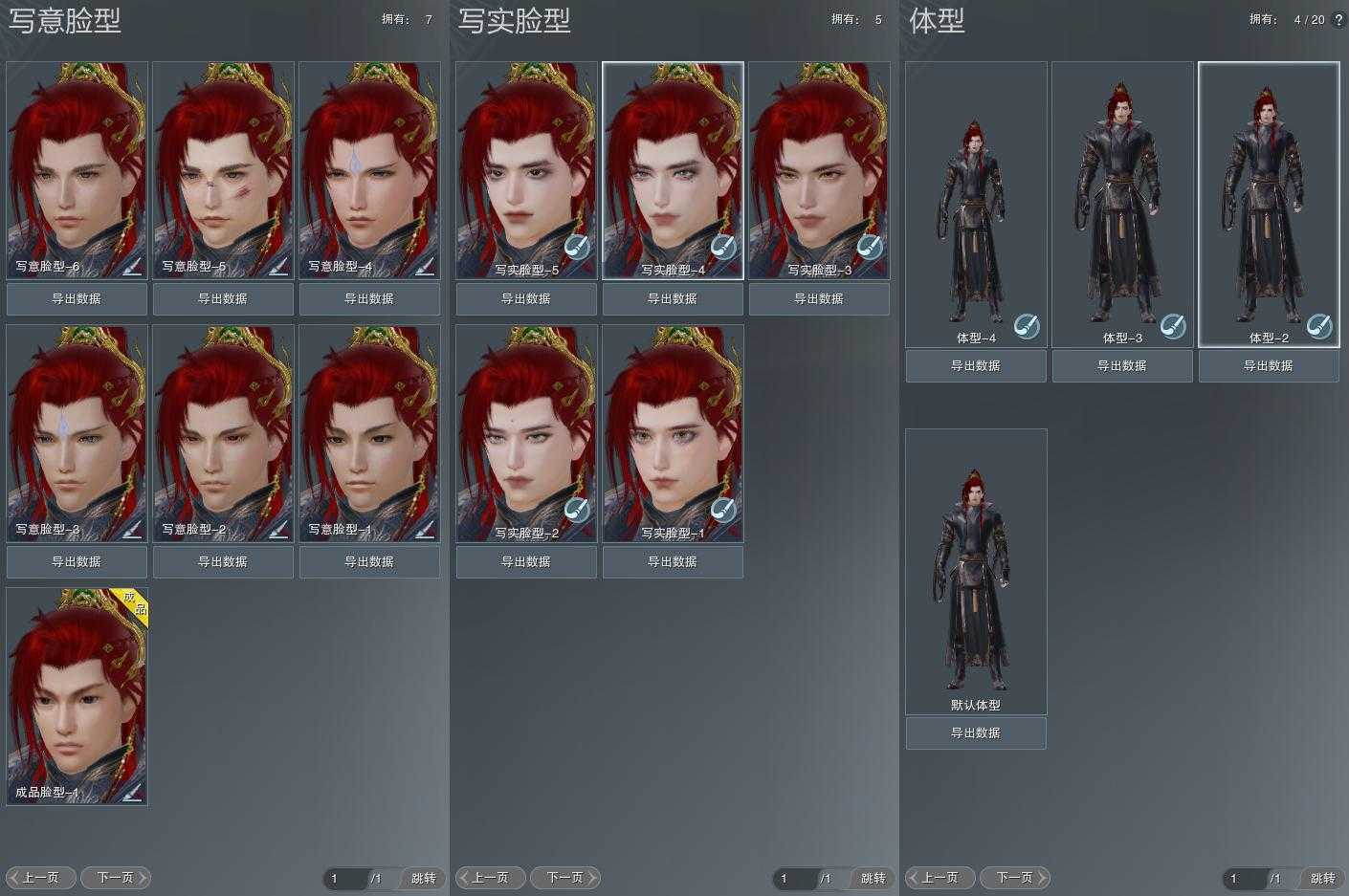Go to next page of 写意脸型 list

tap(116, 877)
